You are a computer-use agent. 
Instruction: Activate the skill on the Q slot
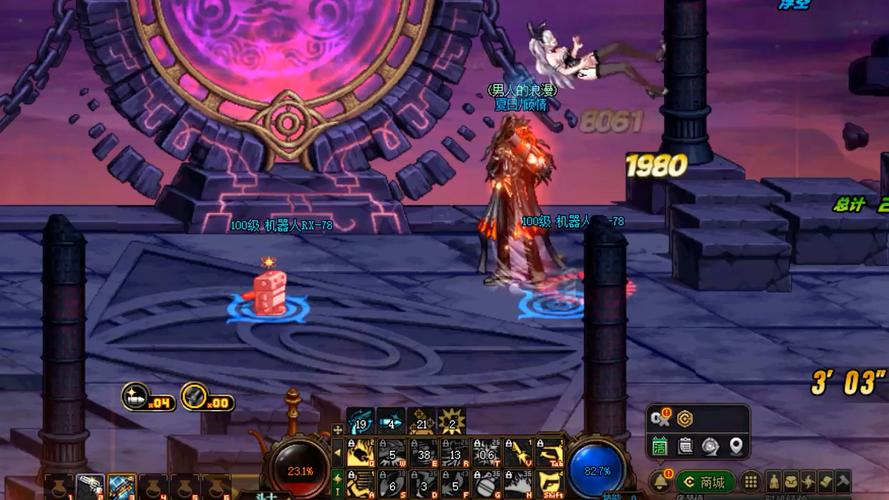(x=363, y=453)
